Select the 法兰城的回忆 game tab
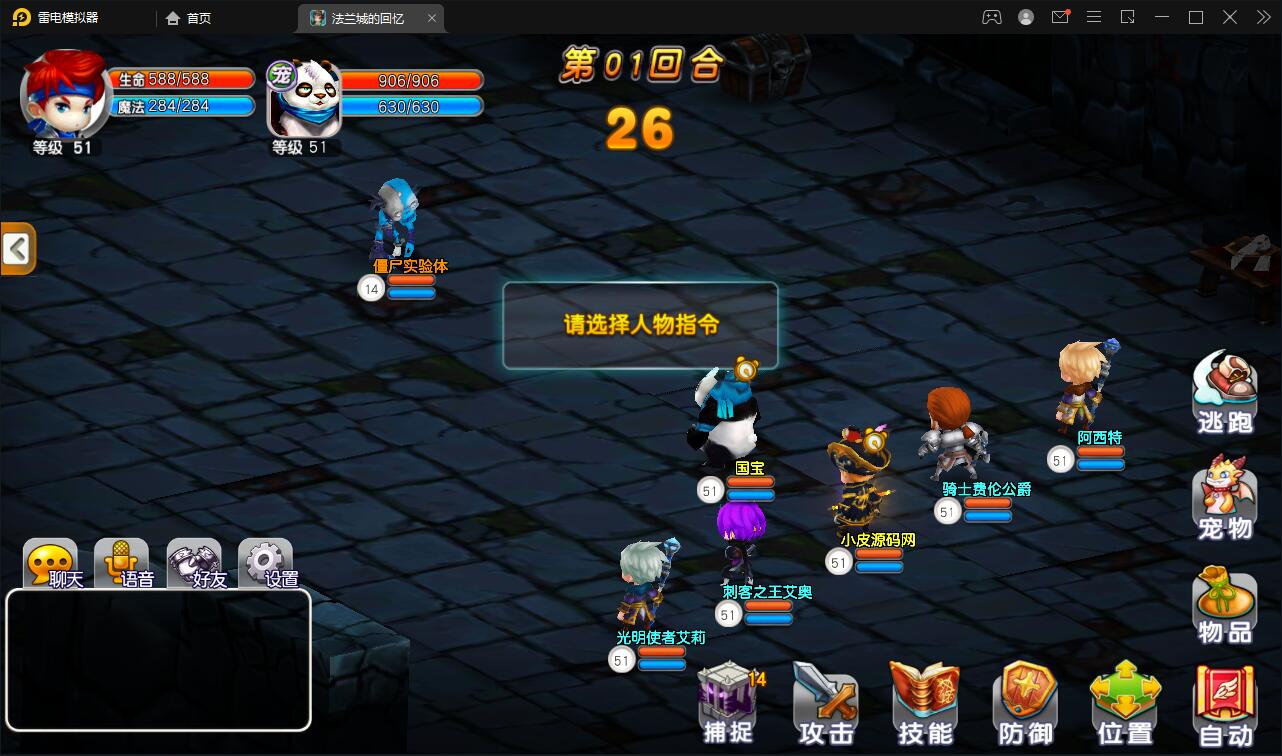Viewport: 1282px width, 756px height. [362, 17]
